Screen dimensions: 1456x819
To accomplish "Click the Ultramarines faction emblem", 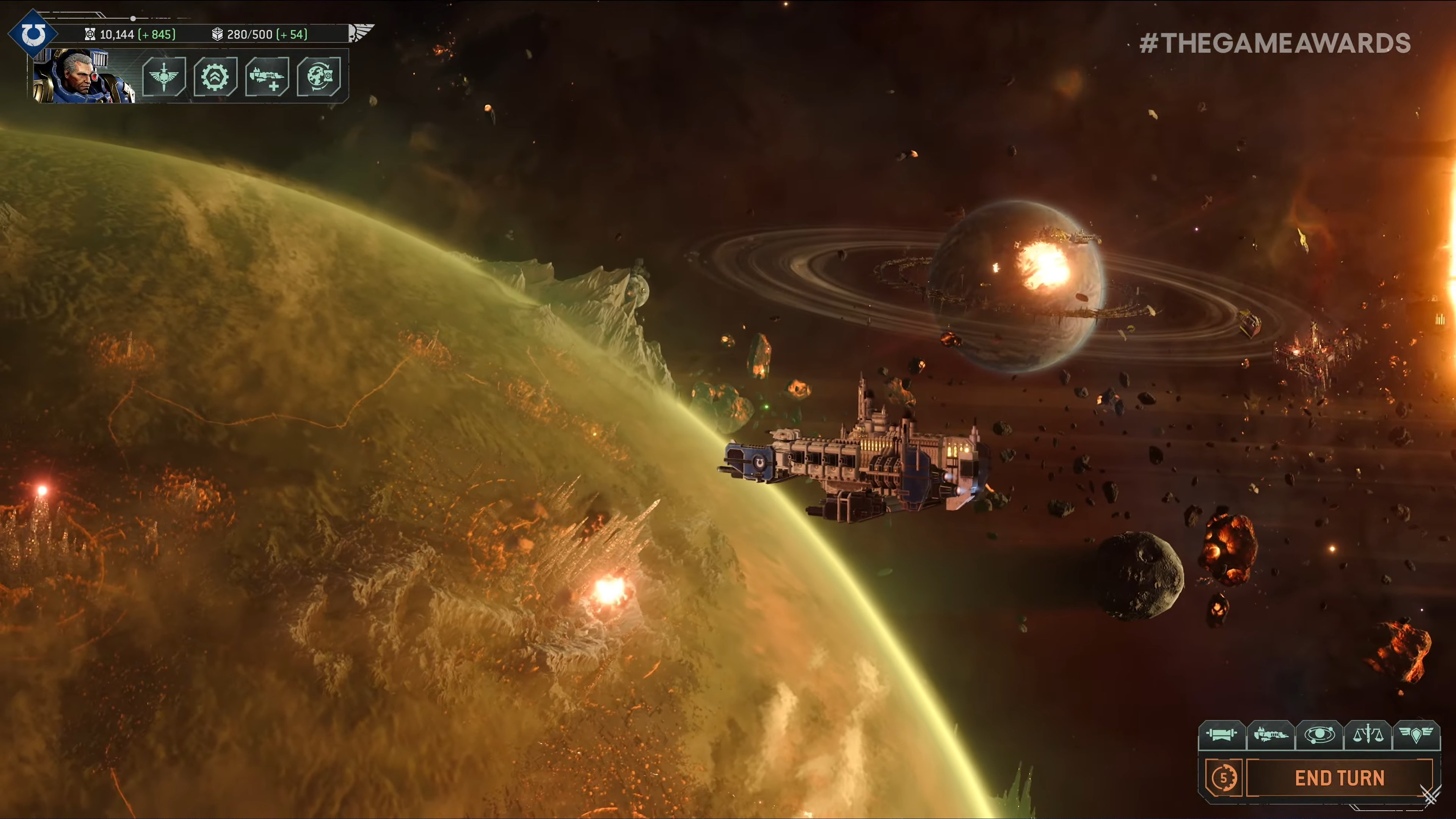I will [33, 34].
